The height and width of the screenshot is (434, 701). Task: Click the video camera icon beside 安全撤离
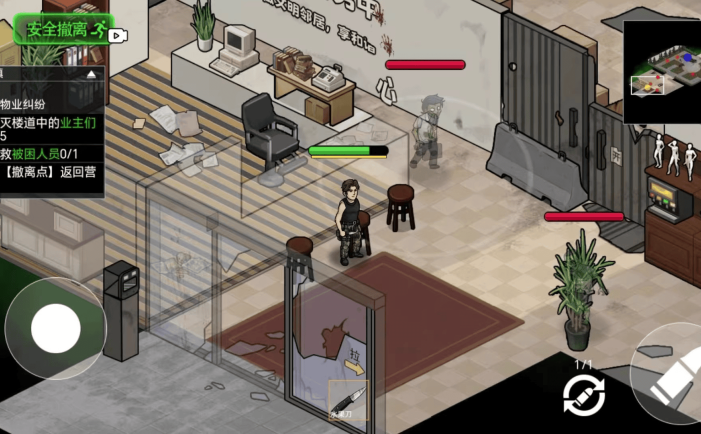pos(119,35)
